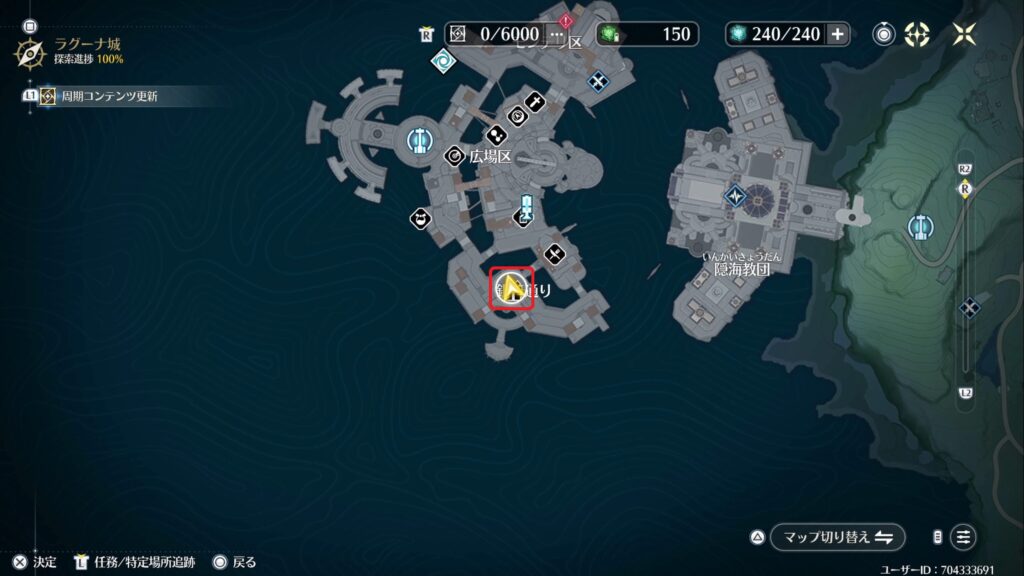
Task: Add waveplates with the plus button
Action: 838,34
